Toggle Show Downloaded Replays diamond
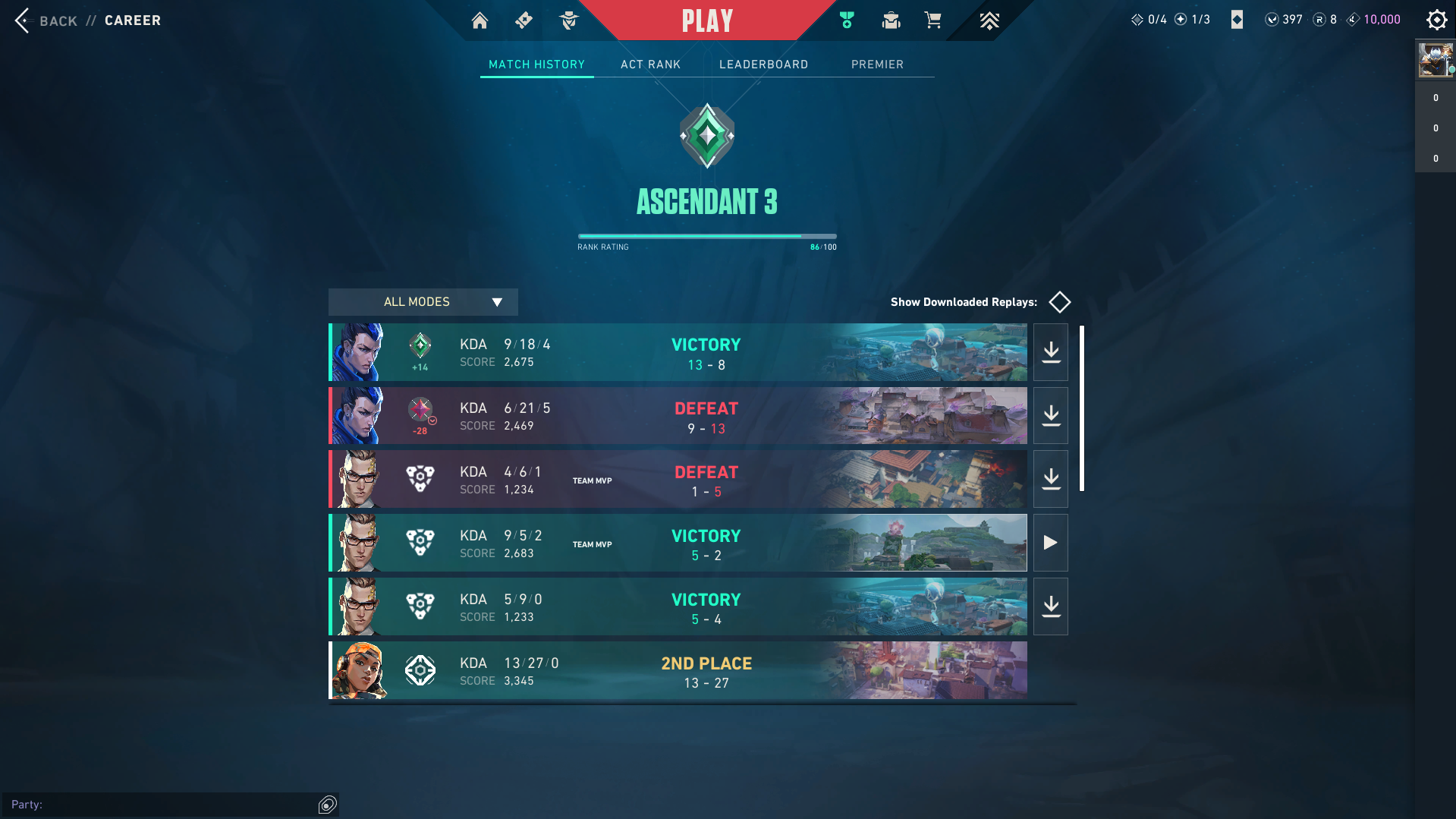 coord(1059,302)
